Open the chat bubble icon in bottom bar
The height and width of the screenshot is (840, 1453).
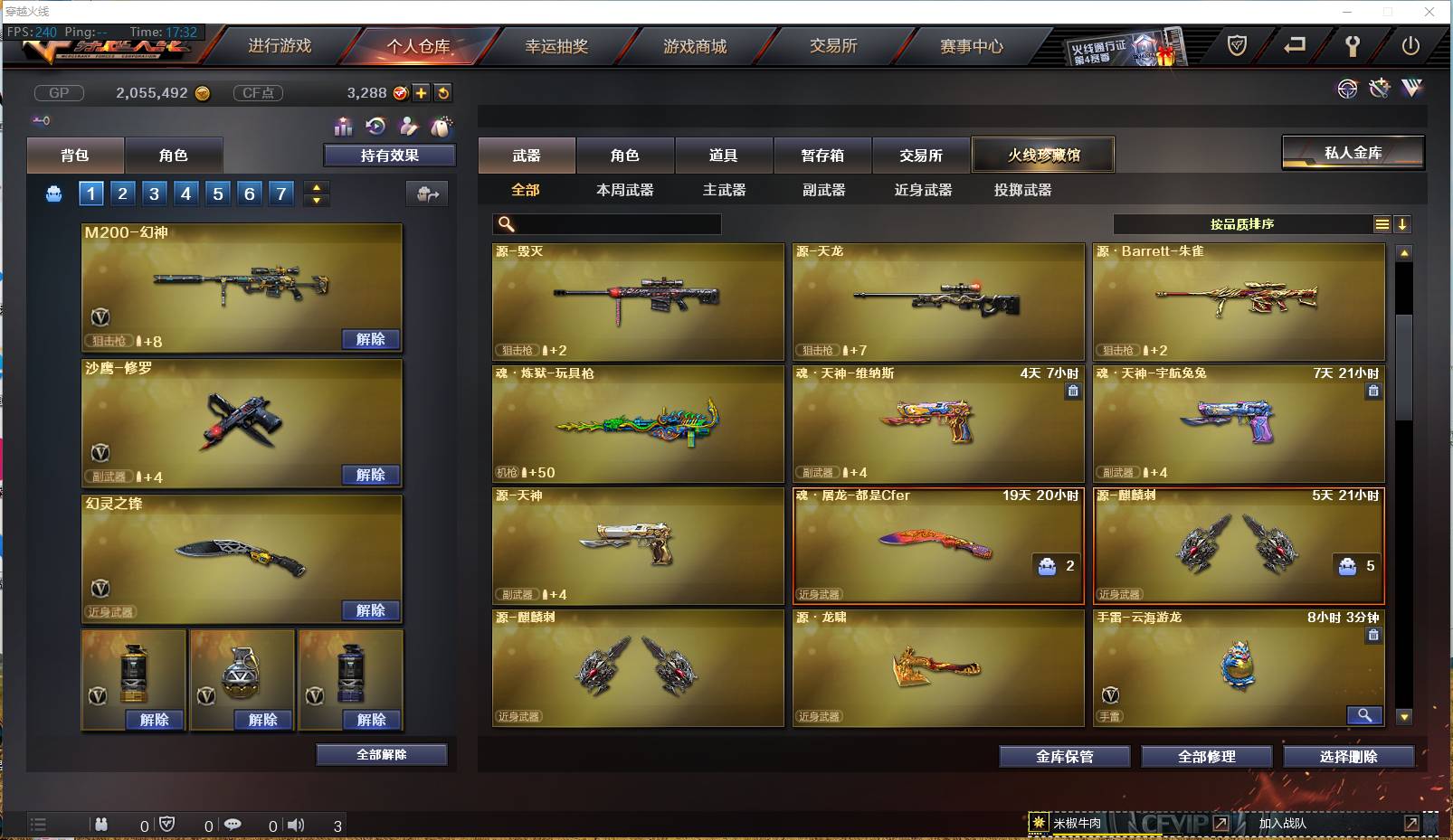(x=233, y=825)
